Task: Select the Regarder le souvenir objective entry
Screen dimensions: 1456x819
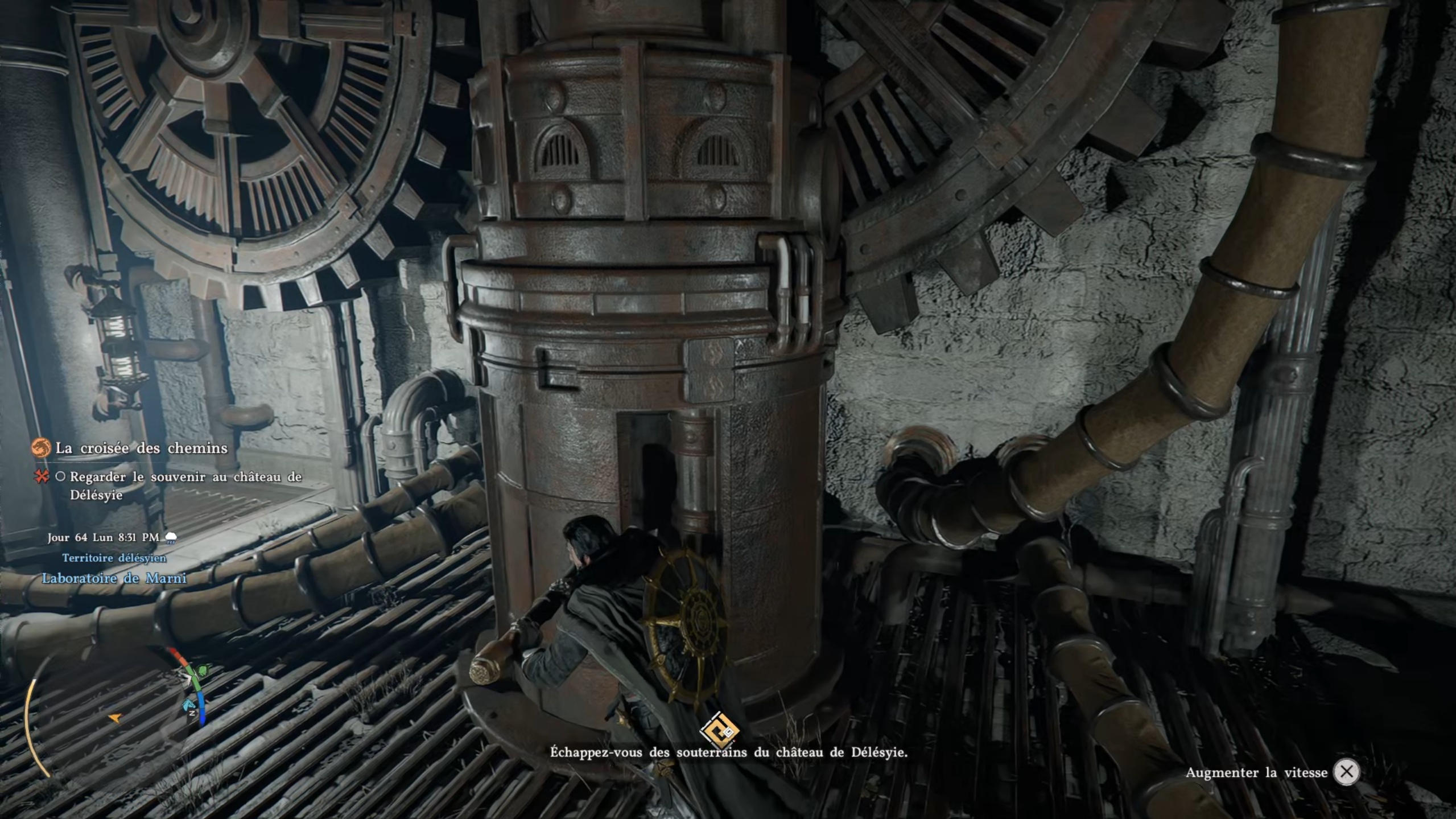Action: click(185, 485)
